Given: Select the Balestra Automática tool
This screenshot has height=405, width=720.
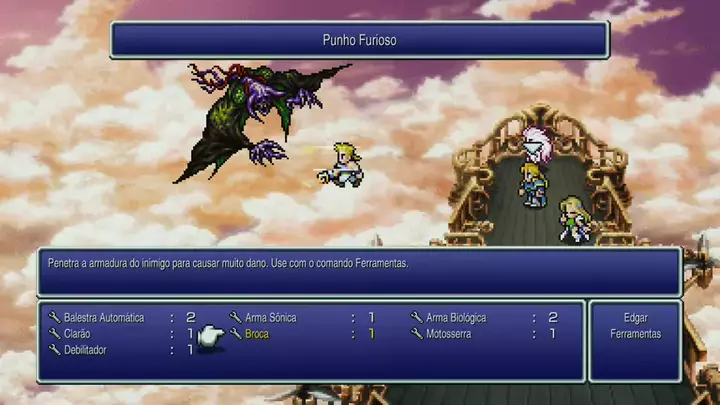Looking at the screenshot, I should (x=106, y=318).
